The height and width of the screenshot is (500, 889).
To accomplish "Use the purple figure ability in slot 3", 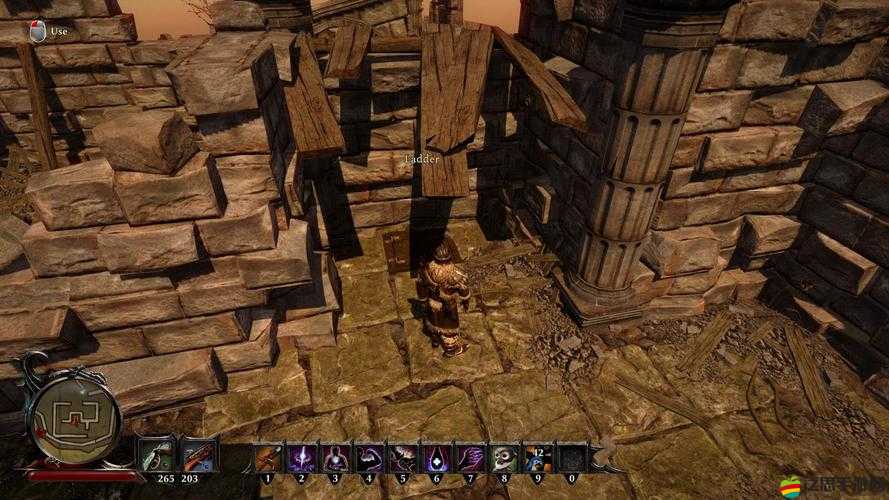I will tap(336, 457).
